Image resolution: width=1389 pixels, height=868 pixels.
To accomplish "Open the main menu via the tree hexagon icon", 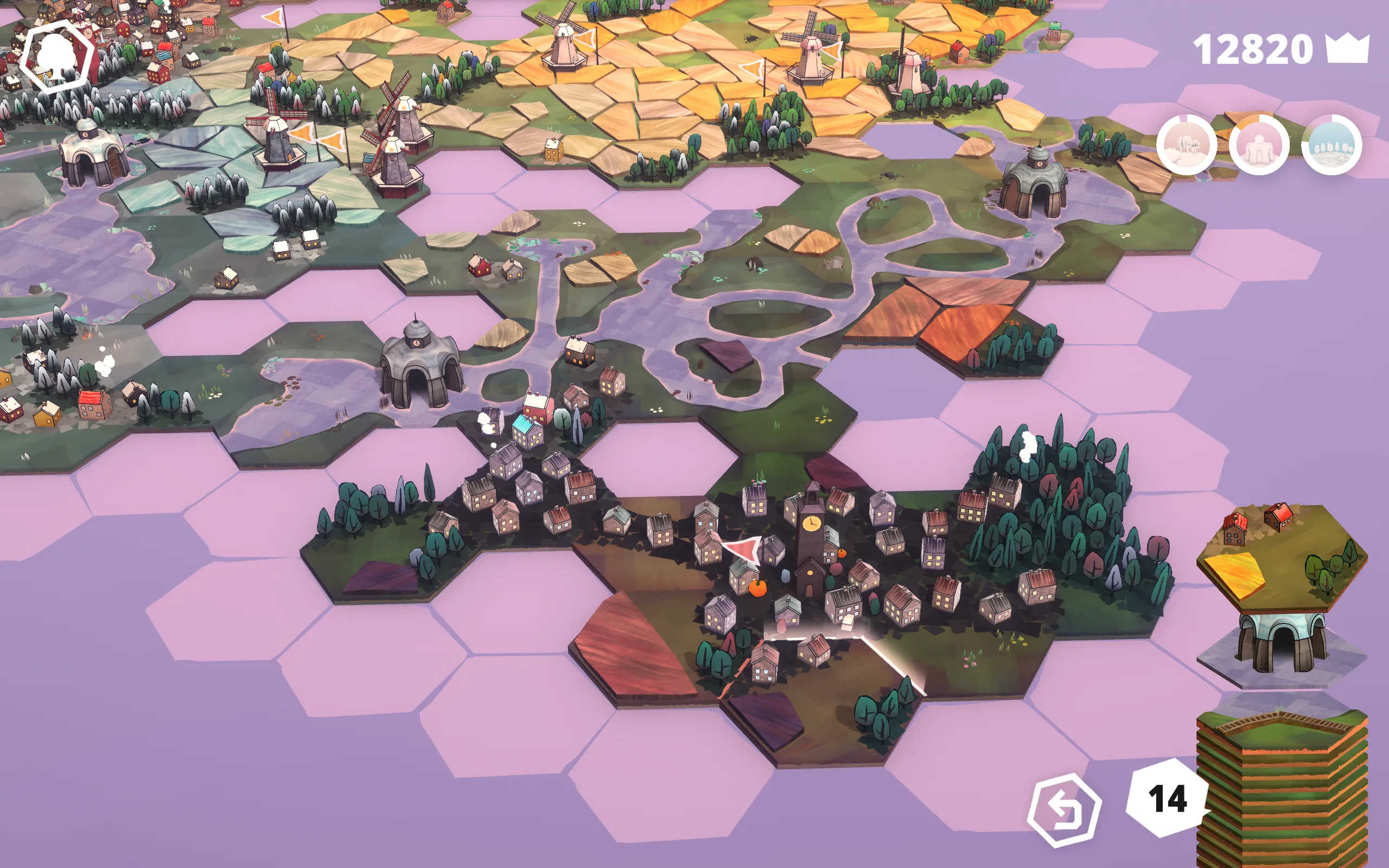I will (56, 55).
